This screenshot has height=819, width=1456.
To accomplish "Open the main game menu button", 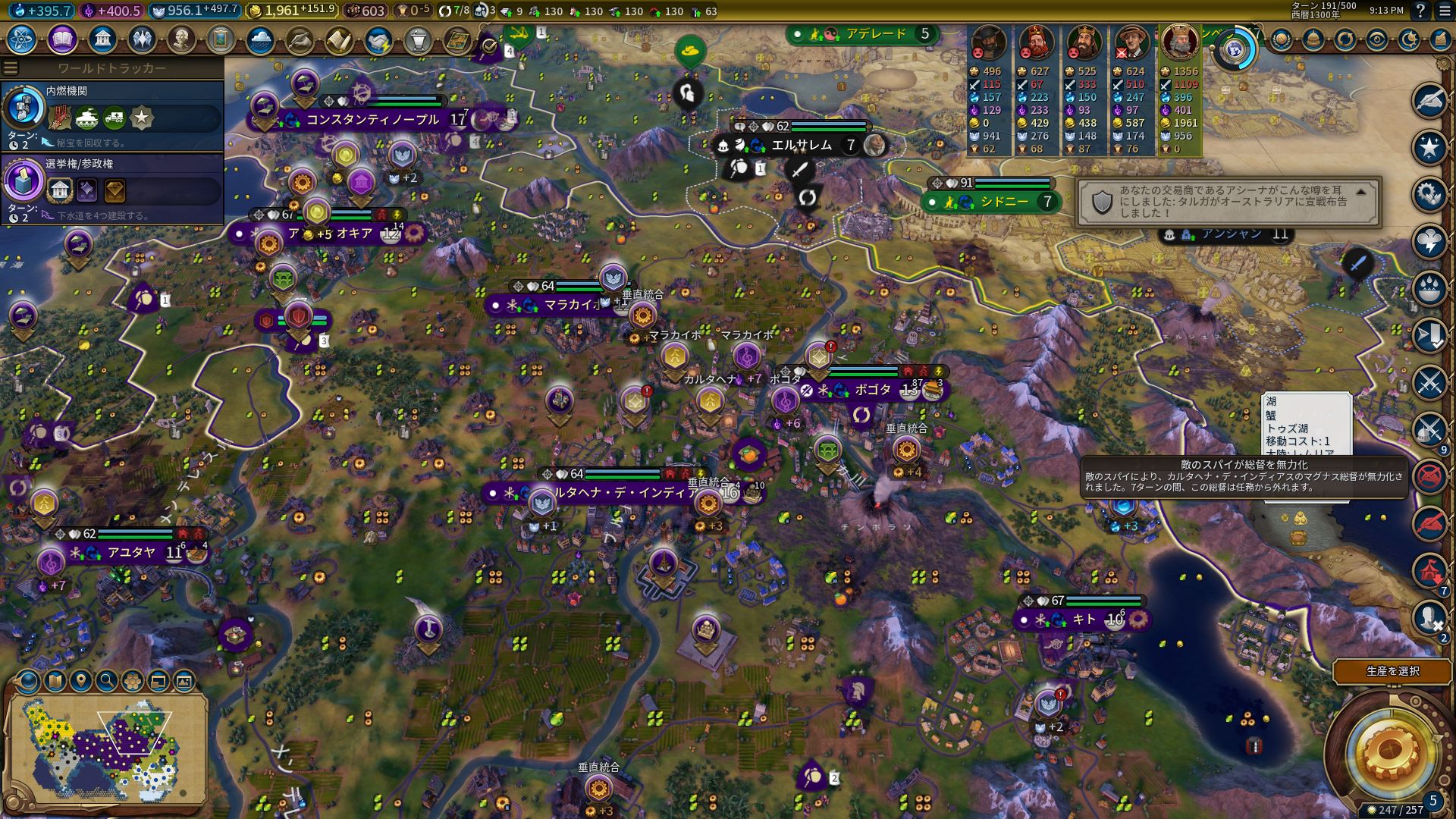I will (x=1444, y=11).
